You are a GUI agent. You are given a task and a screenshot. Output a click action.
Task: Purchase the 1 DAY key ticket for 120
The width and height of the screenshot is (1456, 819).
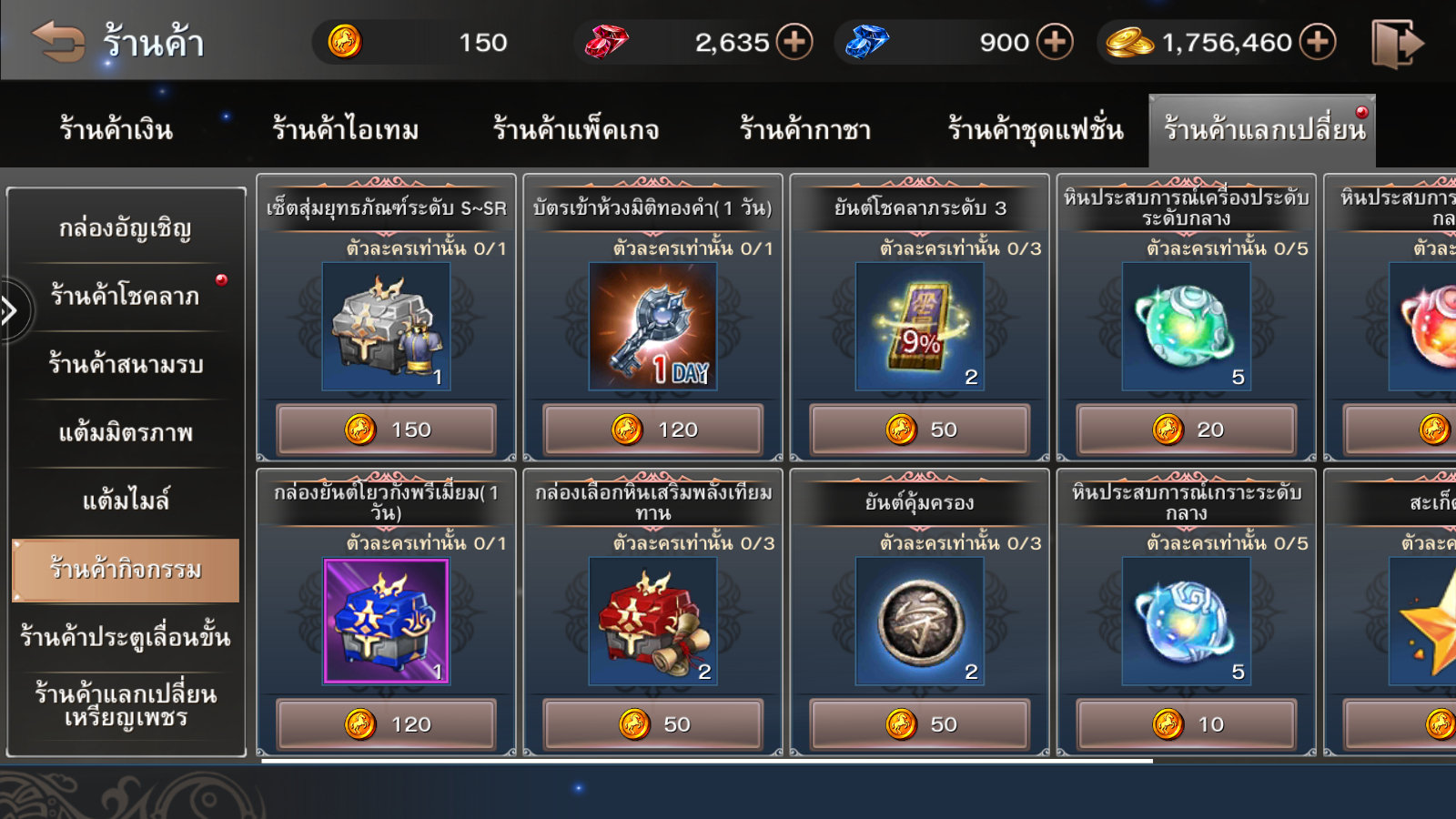click(653, 430)
